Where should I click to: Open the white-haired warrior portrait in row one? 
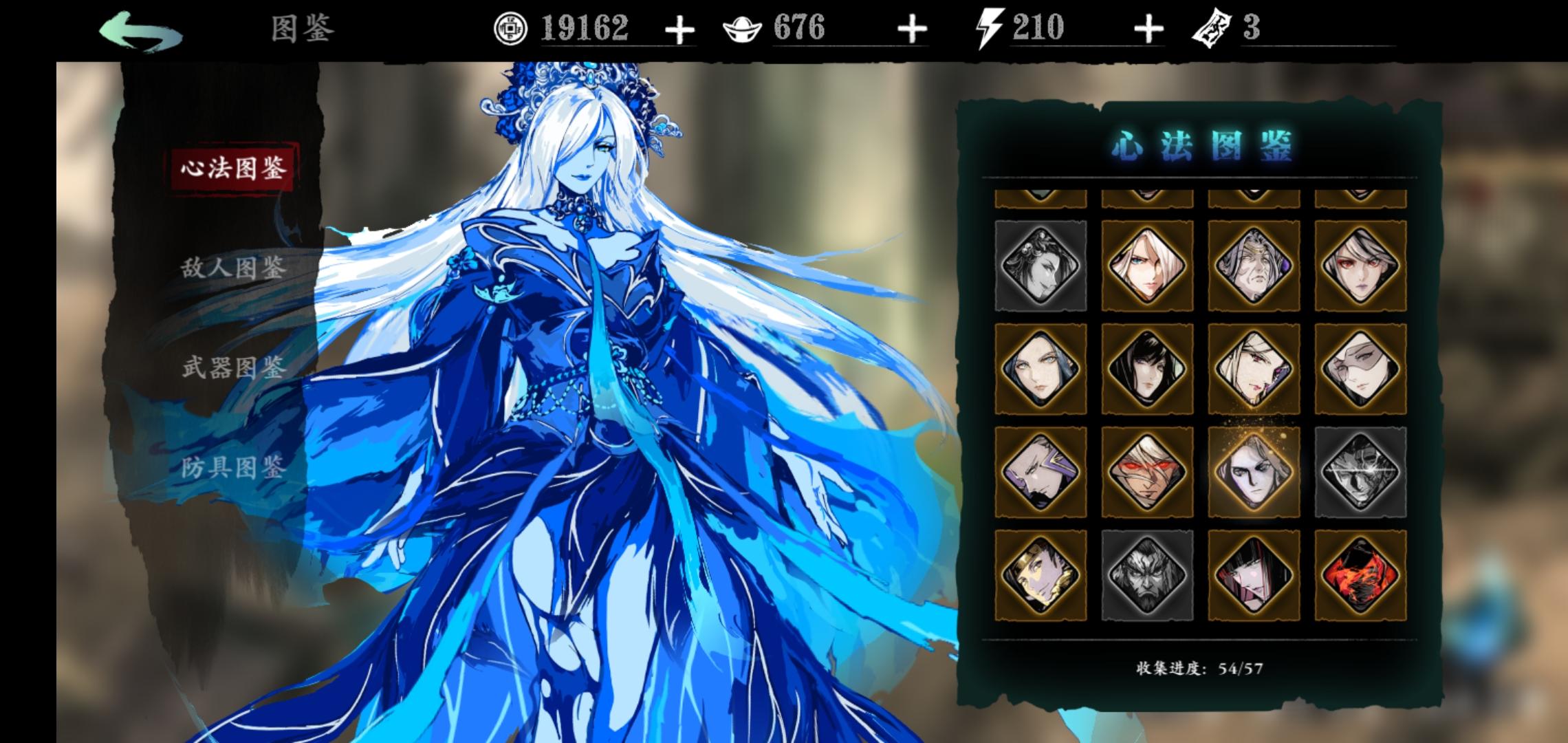coord(1146,267)
